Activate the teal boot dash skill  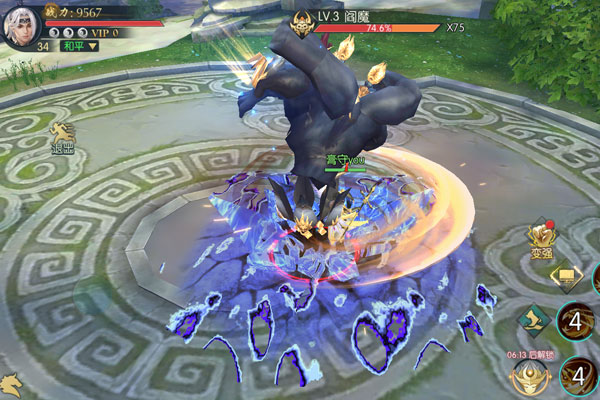pyautogui.click(x=531, y=320)
